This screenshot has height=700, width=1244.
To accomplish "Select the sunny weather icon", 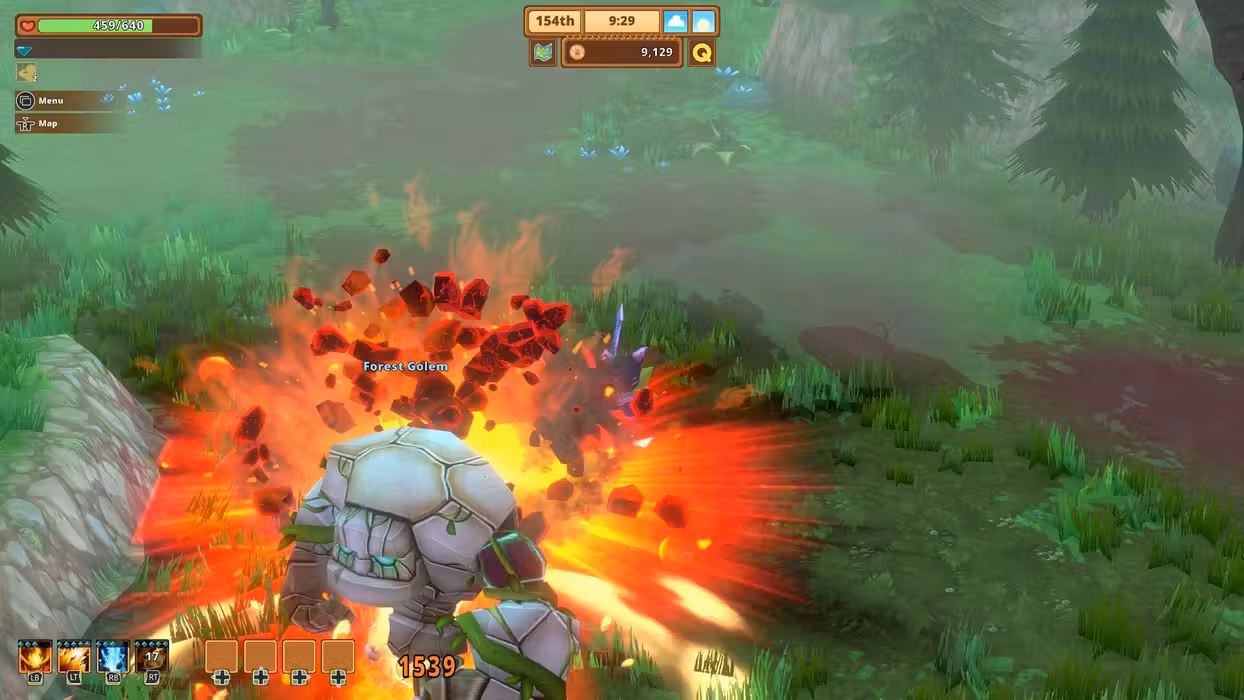I will click(704, 21).
